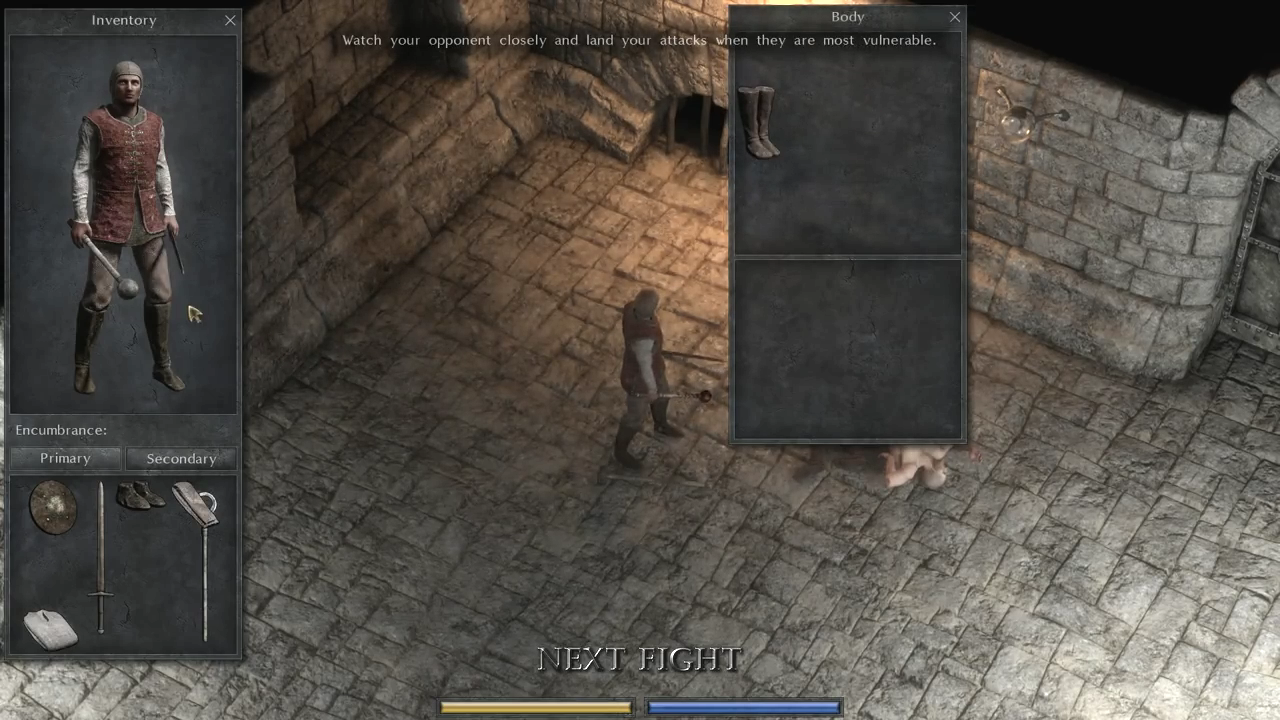Select the round buckler shield in inventory
1280x720 pixels.
point(52,508)
